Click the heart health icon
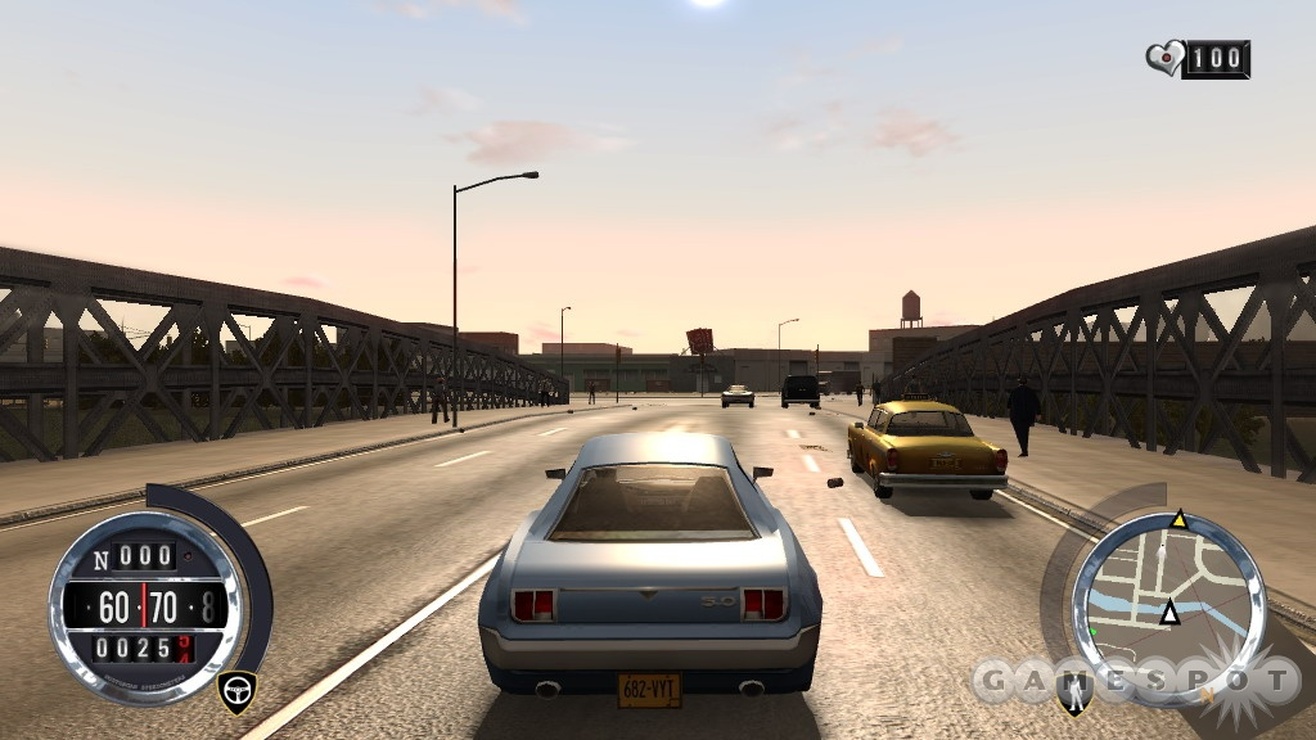Screen dimensions: 1316x740 point(1164,57)
